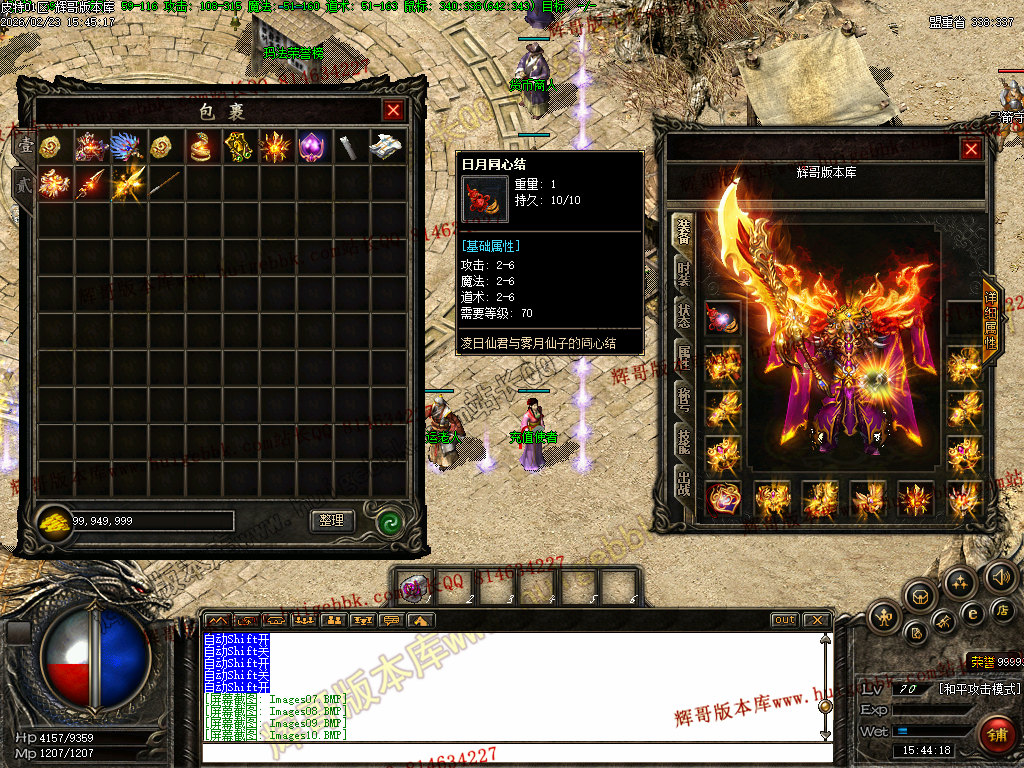Expand the 详细属性 detailed attributes panel
Viewport: 1024px width, 768px height.
[x=991, y=320]
